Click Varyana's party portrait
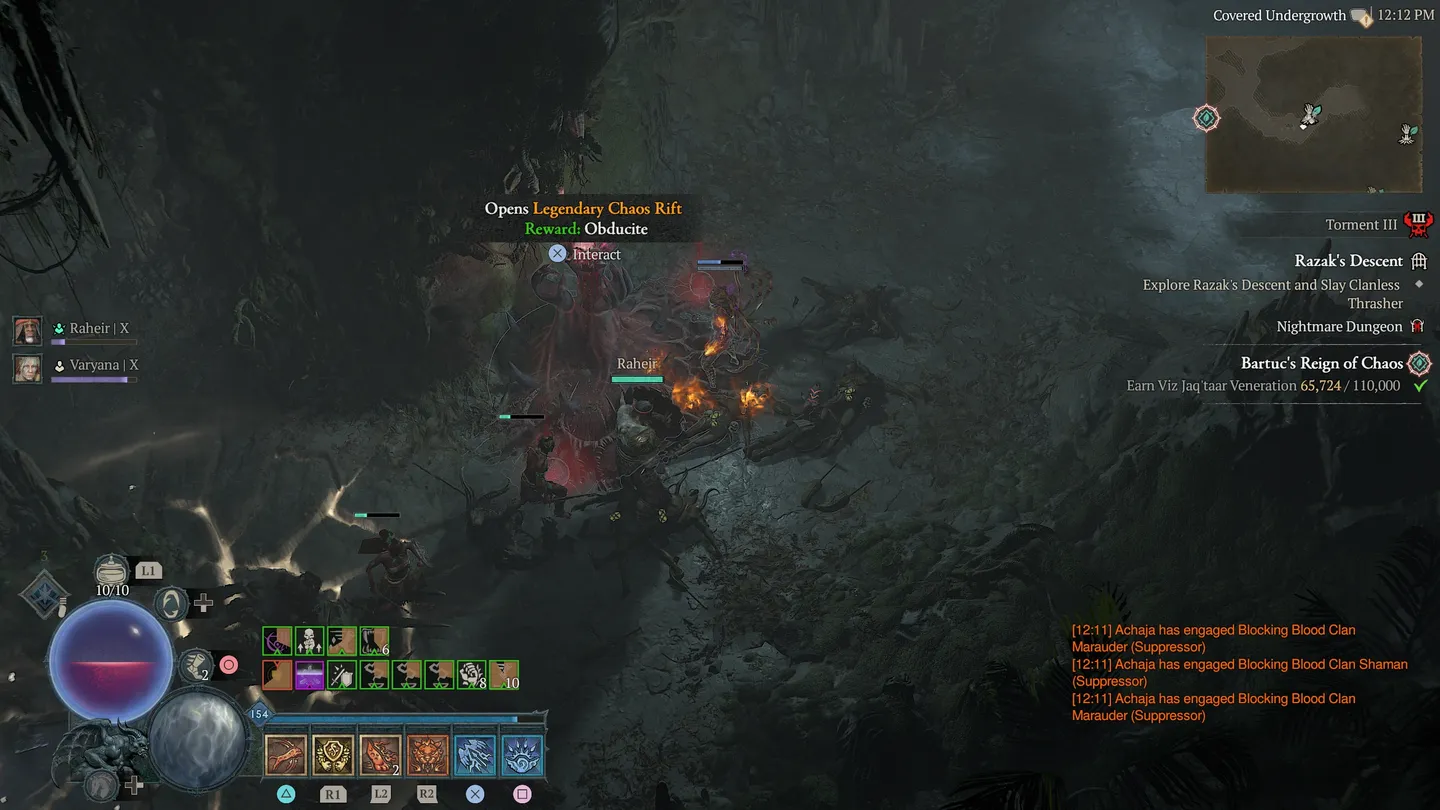1440x810 pixels. pos(27,367)
